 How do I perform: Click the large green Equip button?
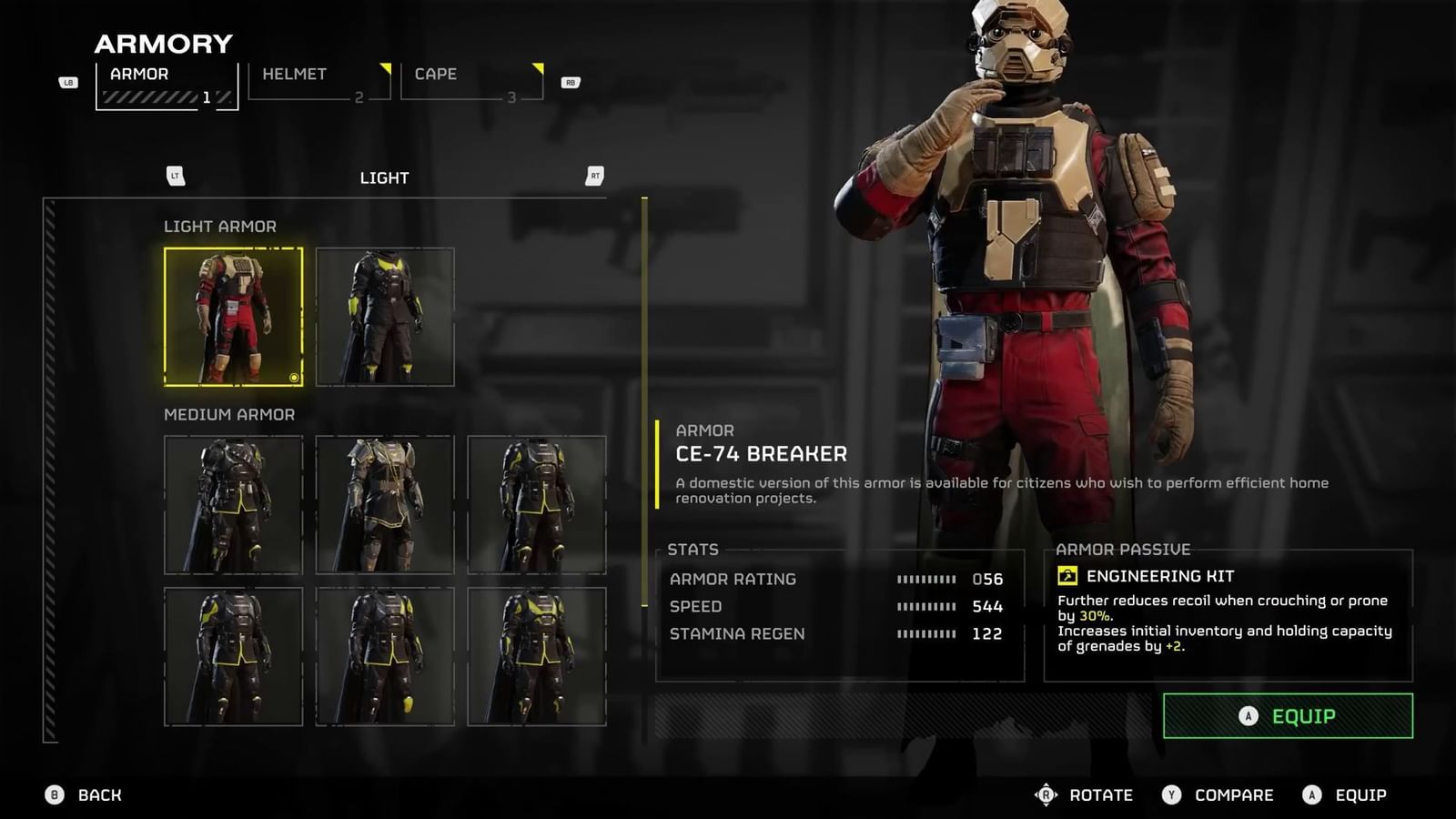coord(1288,716)
